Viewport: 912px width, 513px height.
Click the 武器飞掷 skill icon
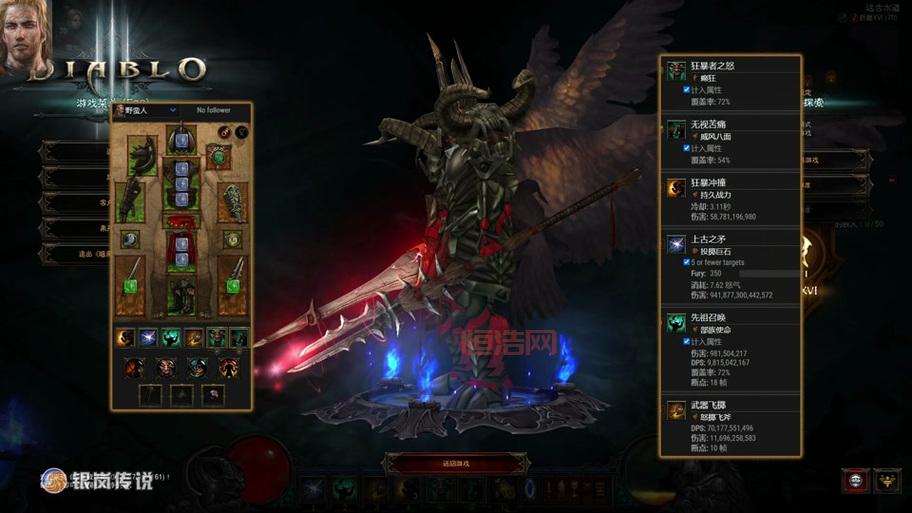pyautogui.click(x=677, y=410)
